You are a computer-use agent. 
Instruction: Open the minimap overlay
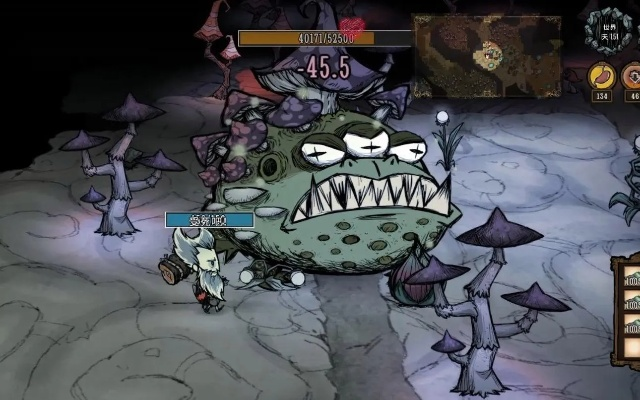[x=485, y=55]
